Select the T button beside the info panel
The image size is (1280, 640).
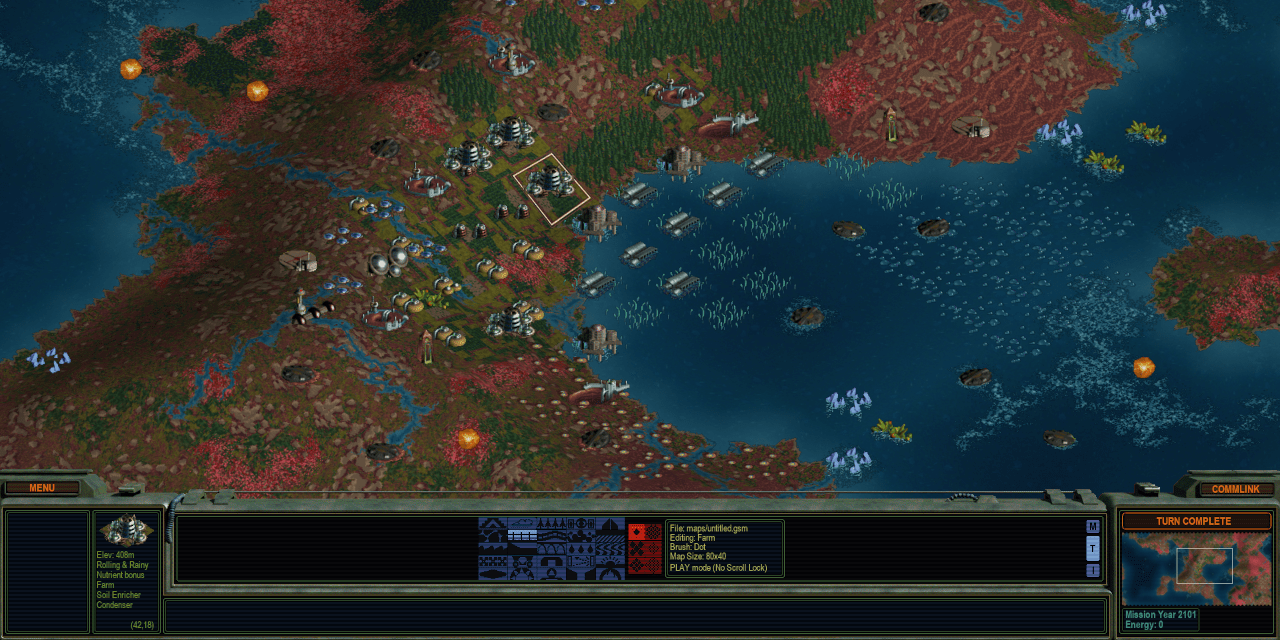1092,548
